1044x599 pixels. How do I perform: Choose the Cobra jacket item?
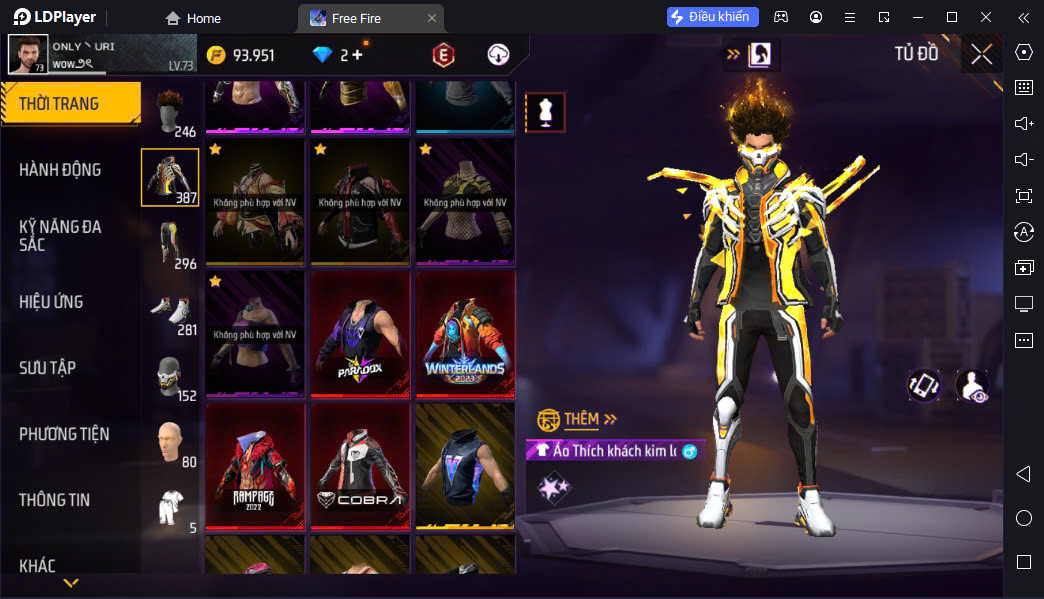pyautogui.click(x=360, y=466)
